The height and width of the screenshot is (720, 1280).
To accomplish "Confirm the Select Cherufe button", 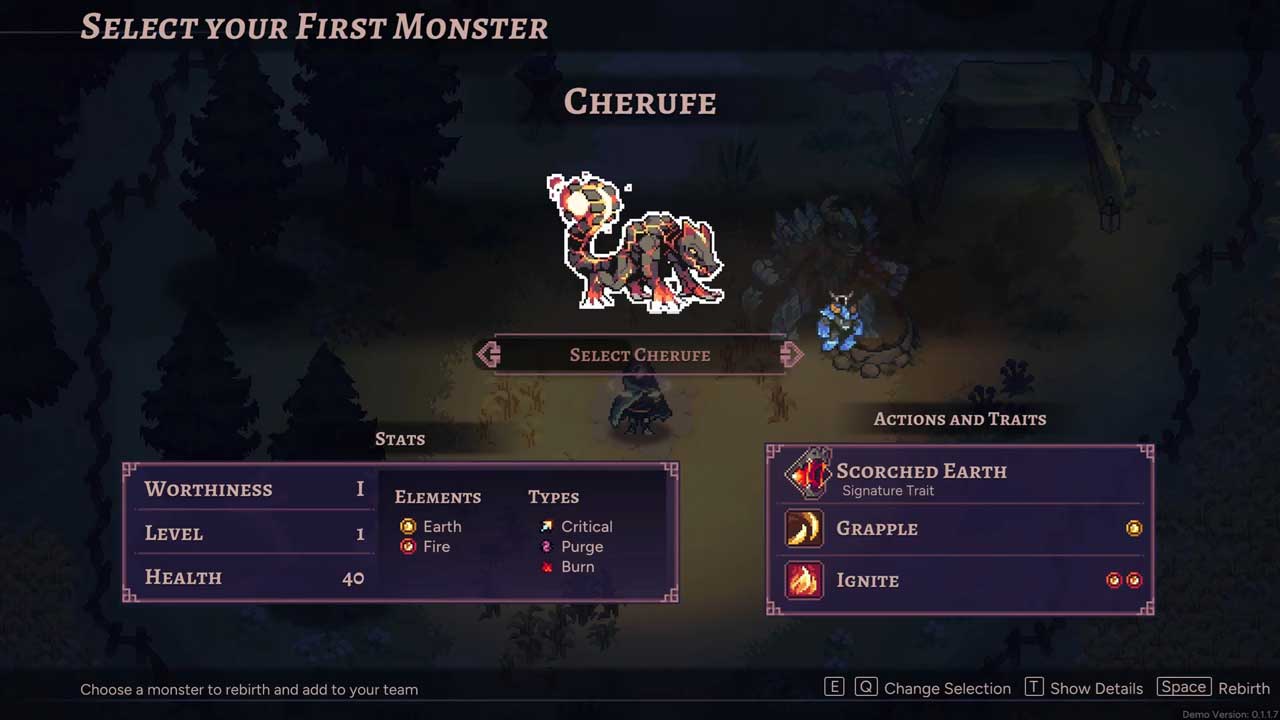I will (x=640, y=355).
